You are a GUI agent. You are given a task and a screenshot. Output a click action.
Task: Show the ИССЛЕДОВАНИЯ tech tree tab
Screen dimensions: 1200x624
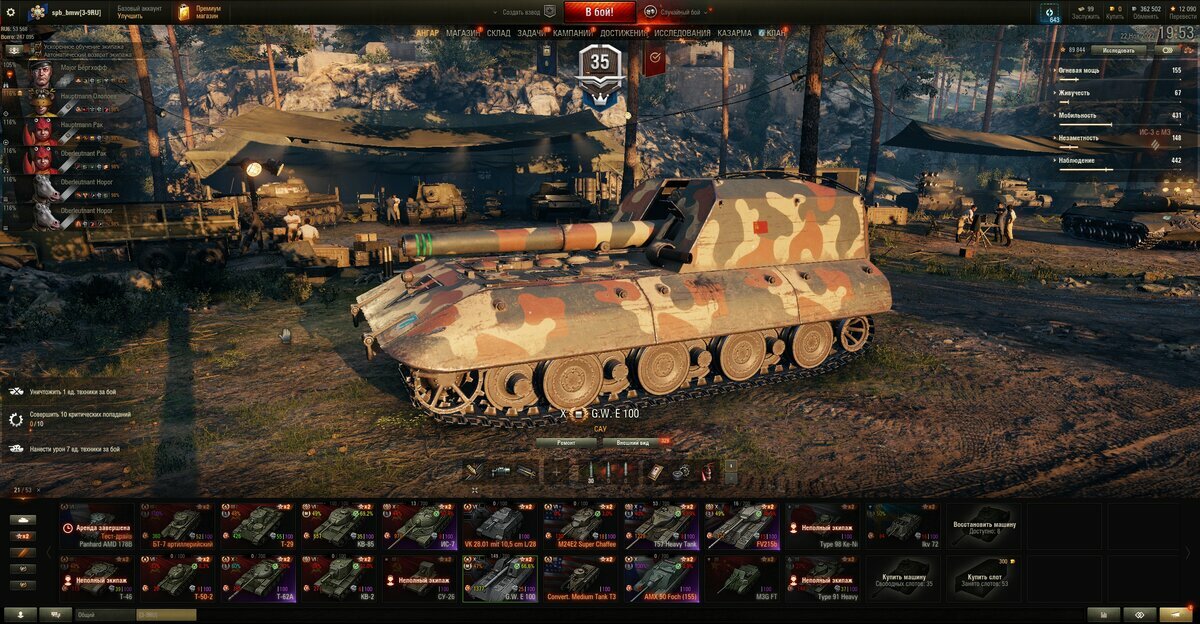point(683,33)
